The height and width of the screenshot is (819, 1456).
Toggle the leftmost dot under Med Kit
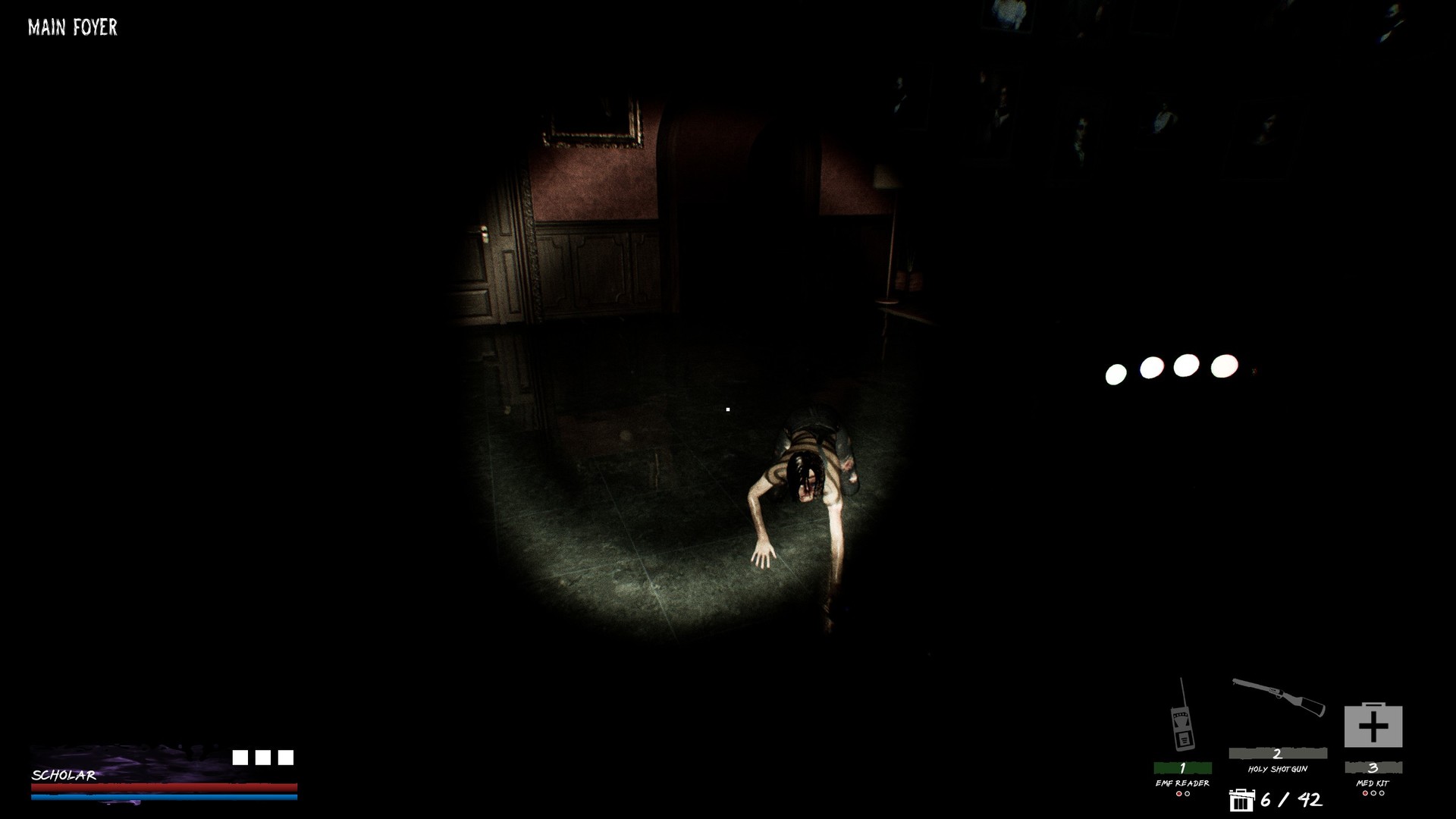[x=1365, y=794]
